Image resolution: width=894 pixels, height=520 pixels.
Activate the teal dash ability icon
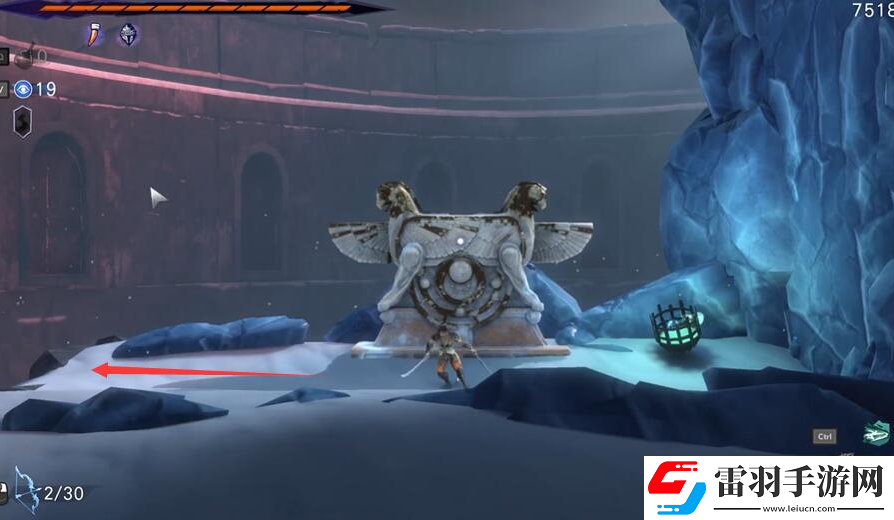click(x=876, y=434)
